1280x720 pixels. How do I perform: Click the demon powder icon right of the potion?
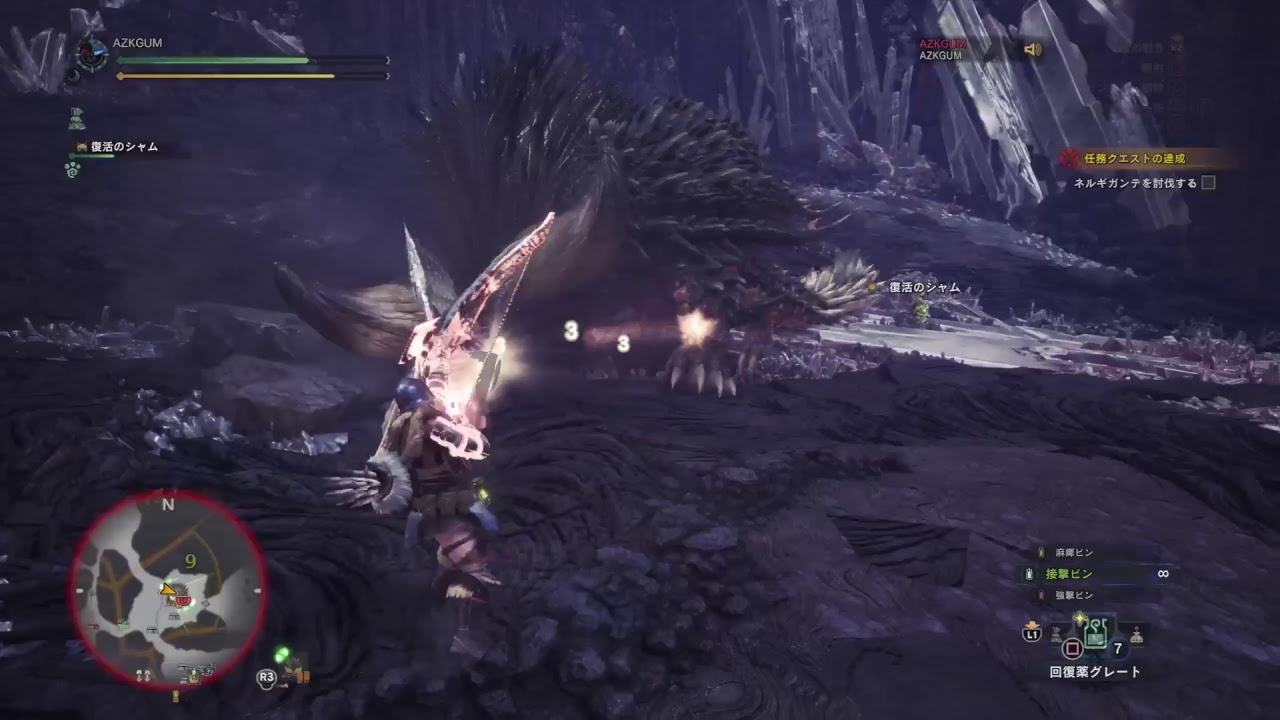coord(1137,634)
